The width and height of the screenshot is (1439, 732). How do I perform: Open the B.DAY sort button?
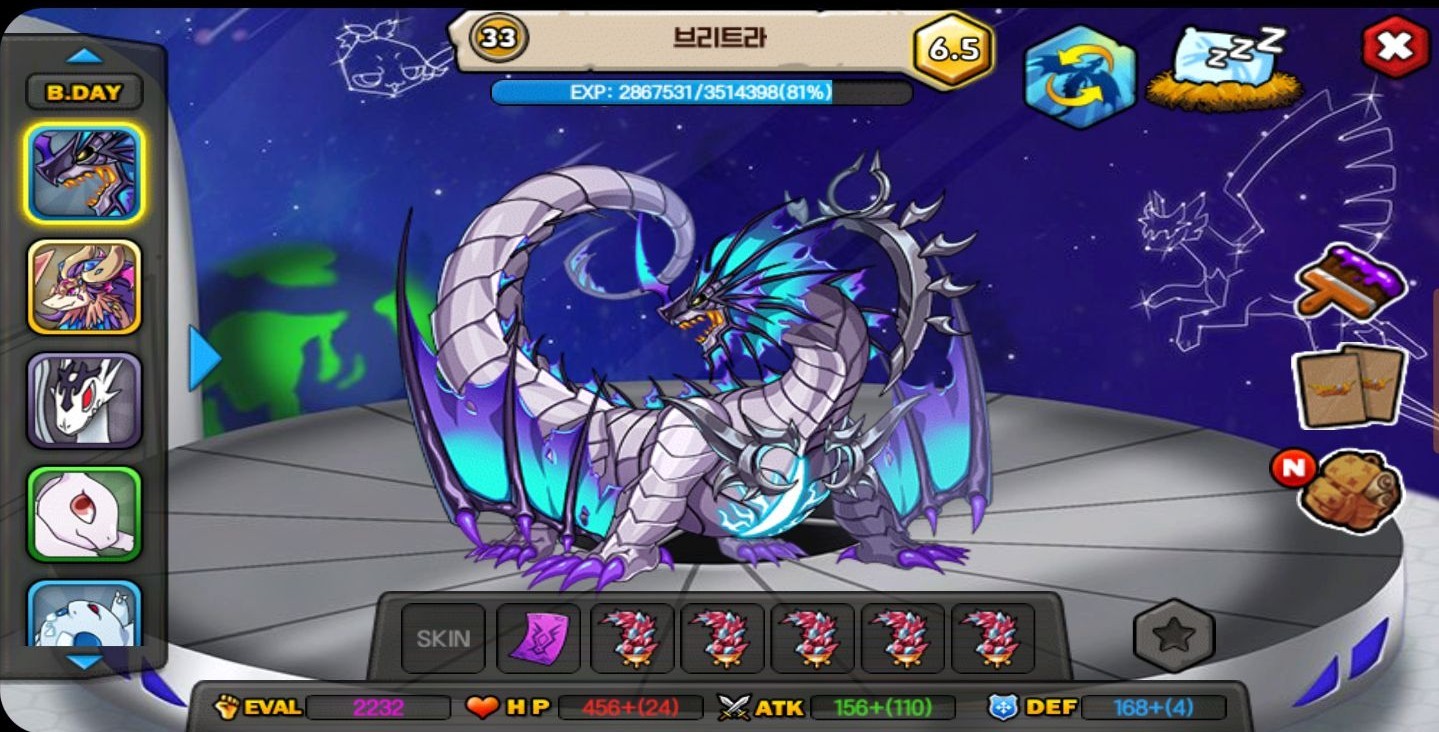(x=84, y=93)
